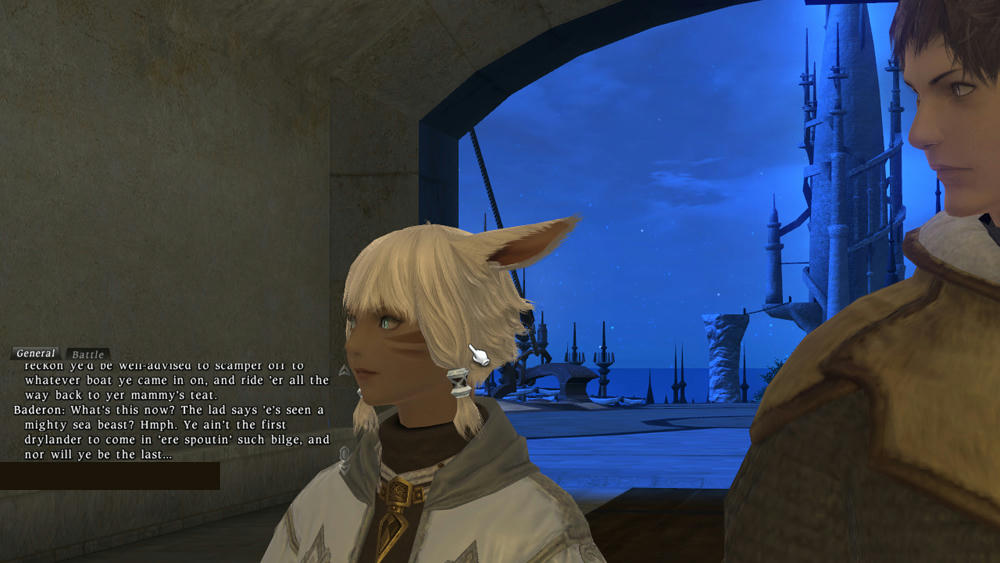Focus the chat text entry bar
Viewport: 1000px width, 563px height.
point(109,476)
